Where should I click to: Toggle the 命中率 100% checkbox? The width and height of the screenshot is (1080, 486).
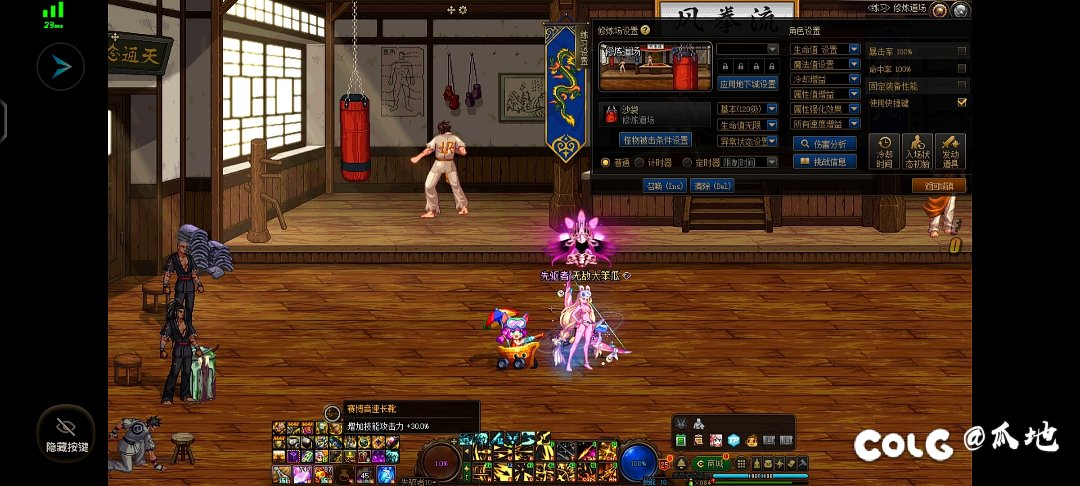pos(962,68)
